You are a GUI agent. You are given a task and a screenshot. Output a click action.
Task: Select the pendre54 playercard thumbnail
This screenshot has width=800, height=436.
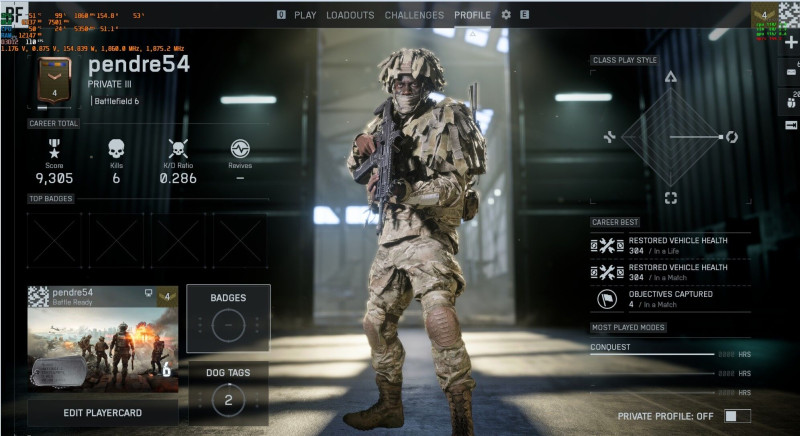click(x=102, y=340)
